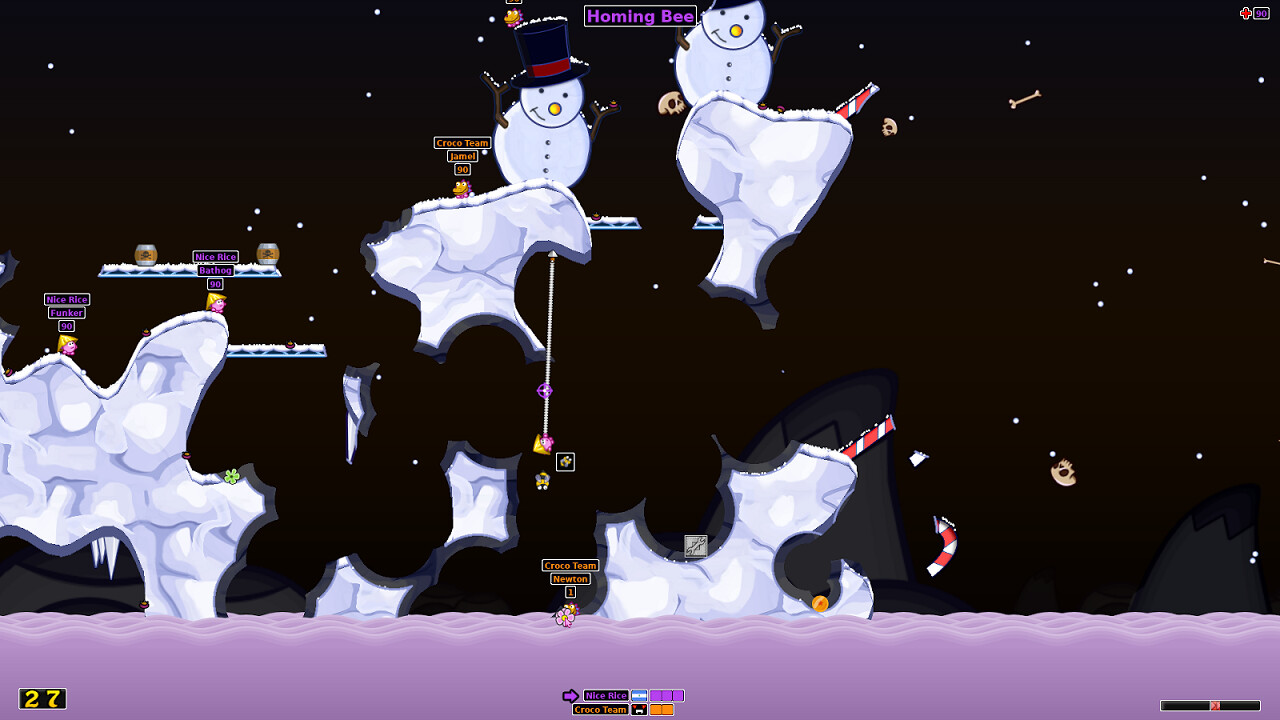Select the Homing Bee weapon title text
Screen dimensions: 1280x720
coord(640,16)
